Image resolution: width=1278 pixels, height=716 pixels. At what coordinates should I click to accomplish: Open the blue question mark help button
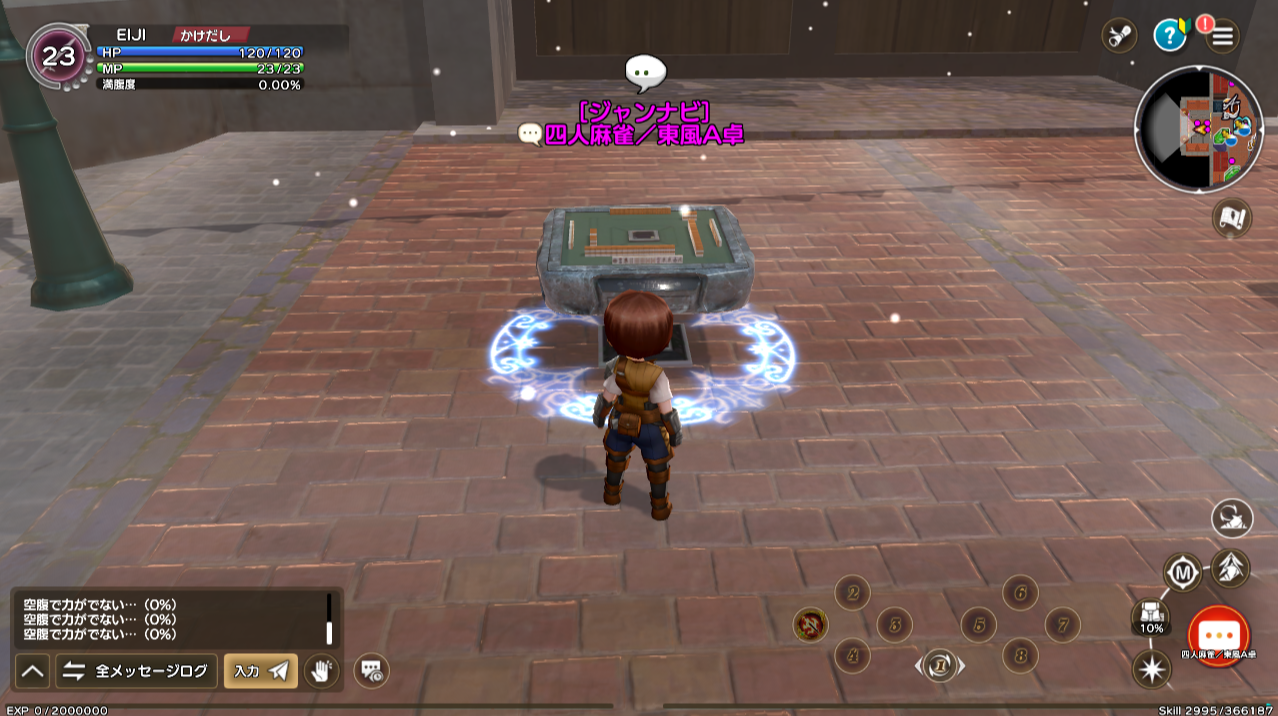[x=1169, y=36]
